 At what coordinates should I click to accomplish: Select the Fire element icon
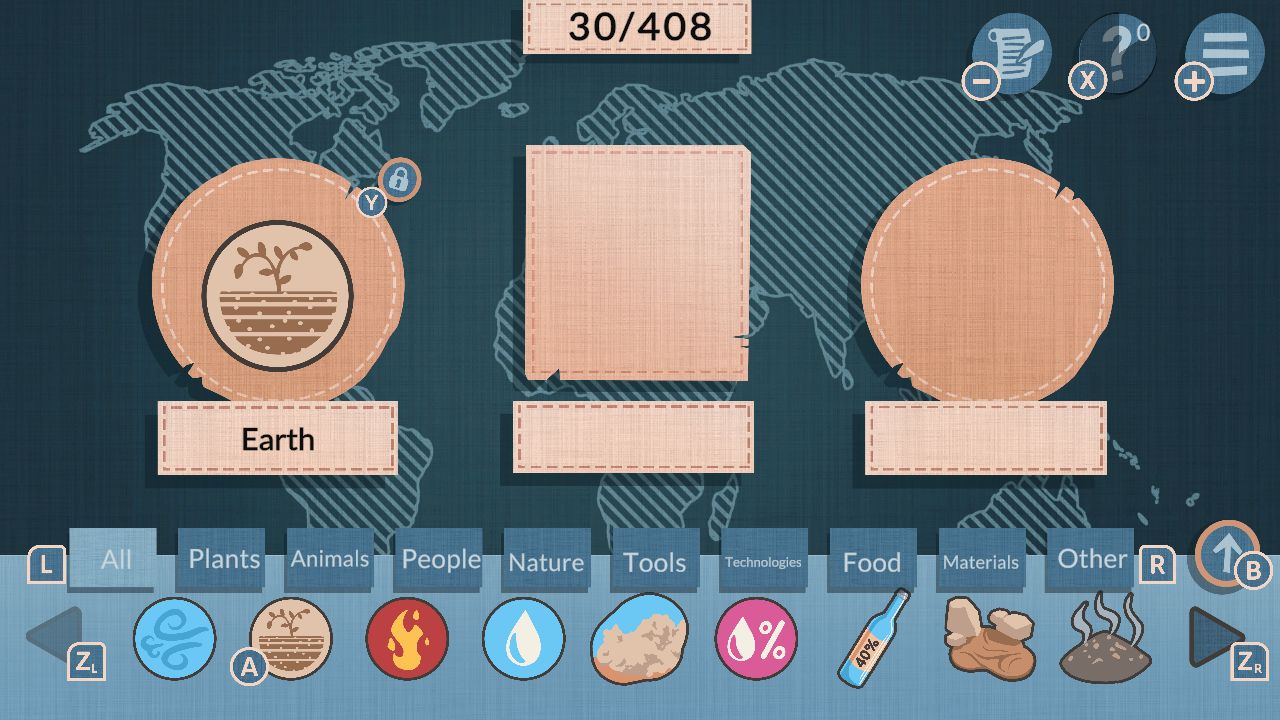coord(408,640)
